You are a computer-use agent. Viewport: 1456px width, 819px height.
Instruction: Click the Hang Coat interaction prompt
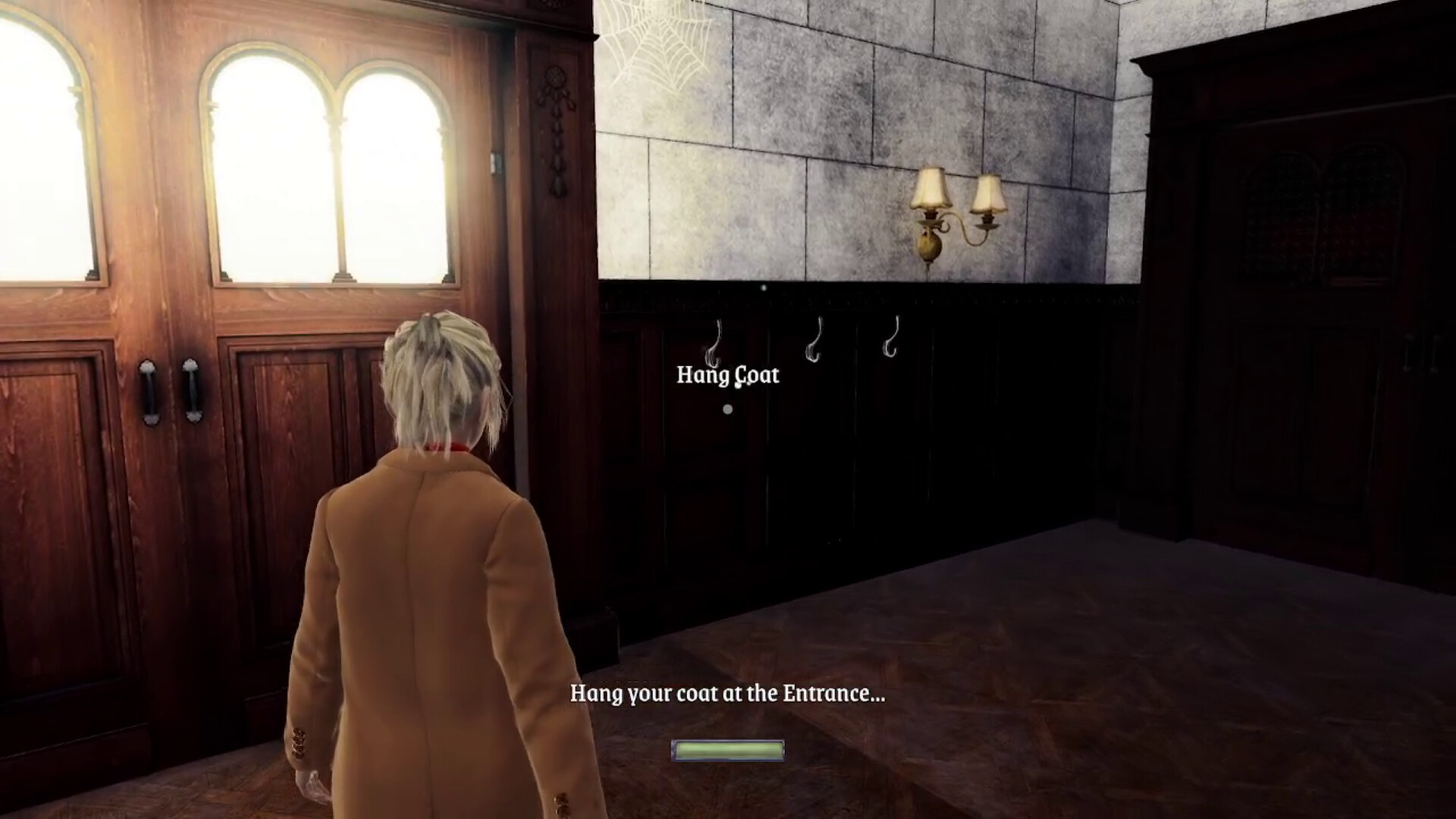tap(726, 375)
